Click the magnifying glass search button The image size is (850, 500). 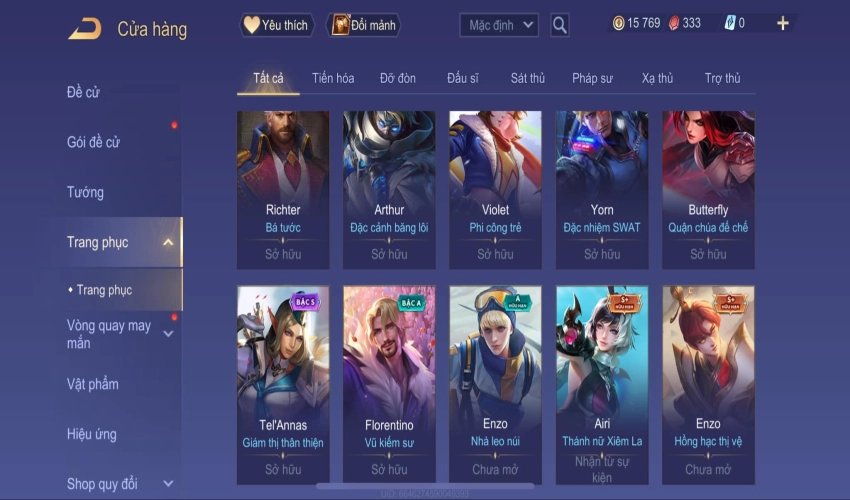coord(560,25)
